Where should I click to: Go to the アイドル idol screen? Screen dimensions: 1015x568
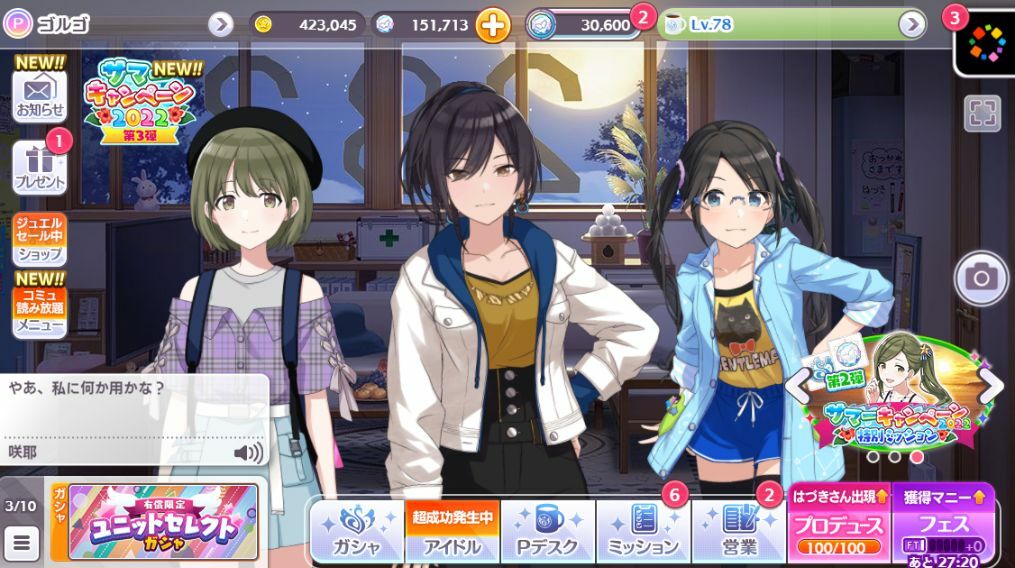pyautogui.click(x=450, y=530)
